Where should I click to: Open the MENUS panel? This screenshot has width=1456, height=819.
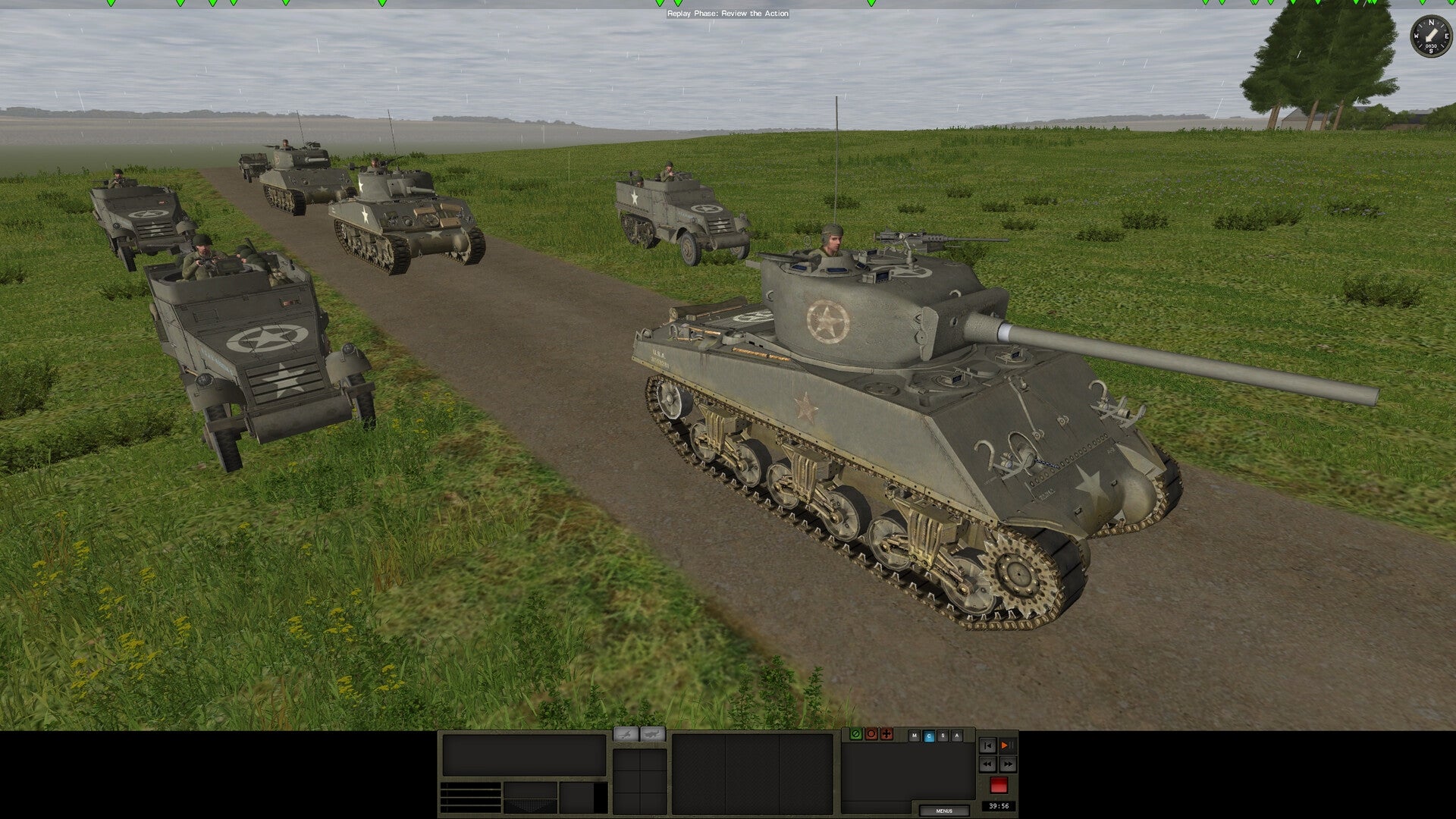point(944,811)
